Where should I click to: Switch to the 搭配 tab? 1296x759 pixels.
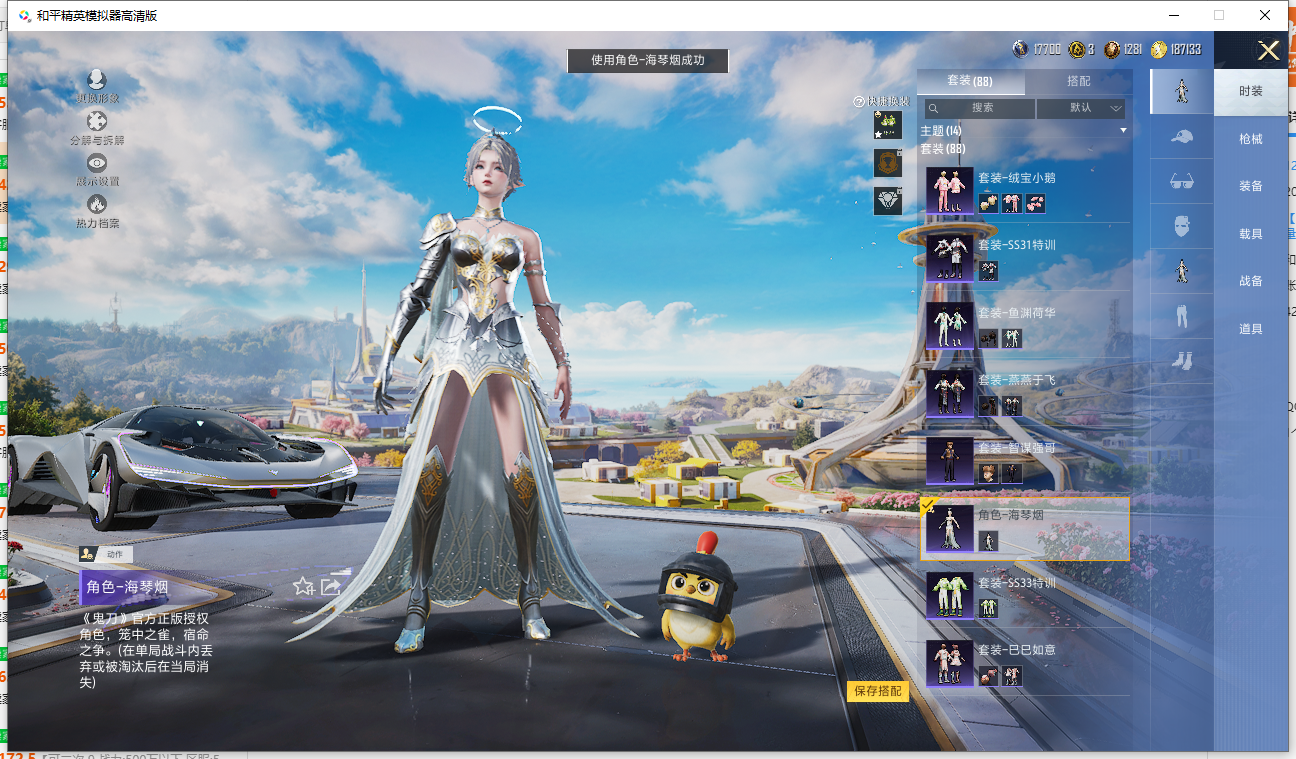click(x=1078, y=81)
